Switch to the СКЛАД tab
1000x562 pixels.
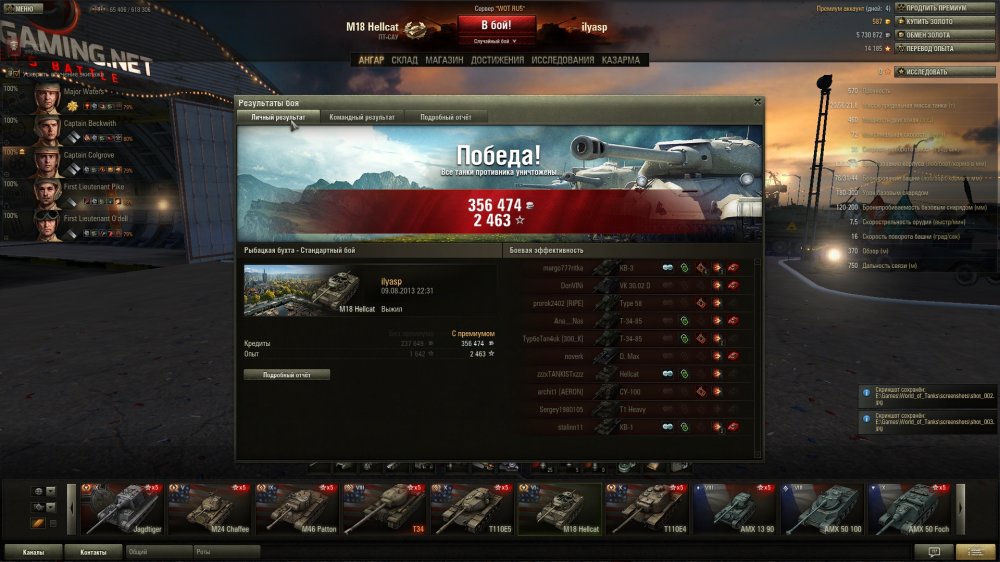coord(404,60)
